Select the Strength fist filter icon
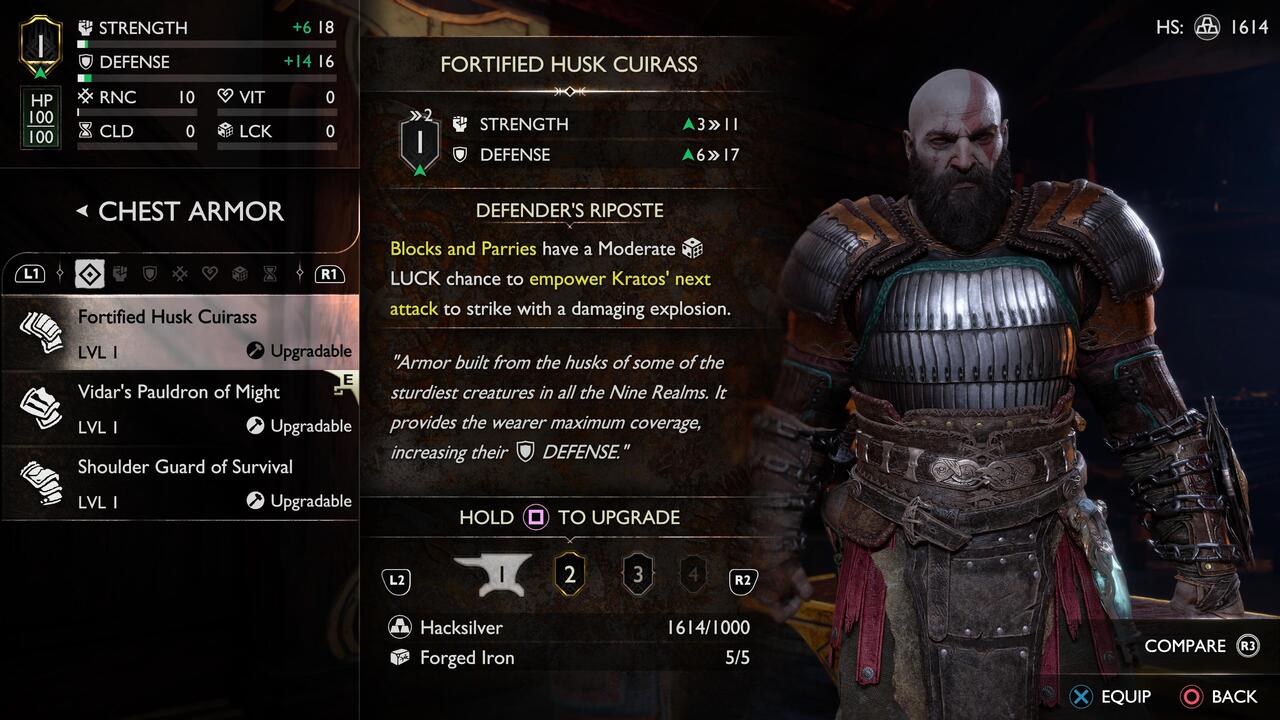 [x=120, y=273]
